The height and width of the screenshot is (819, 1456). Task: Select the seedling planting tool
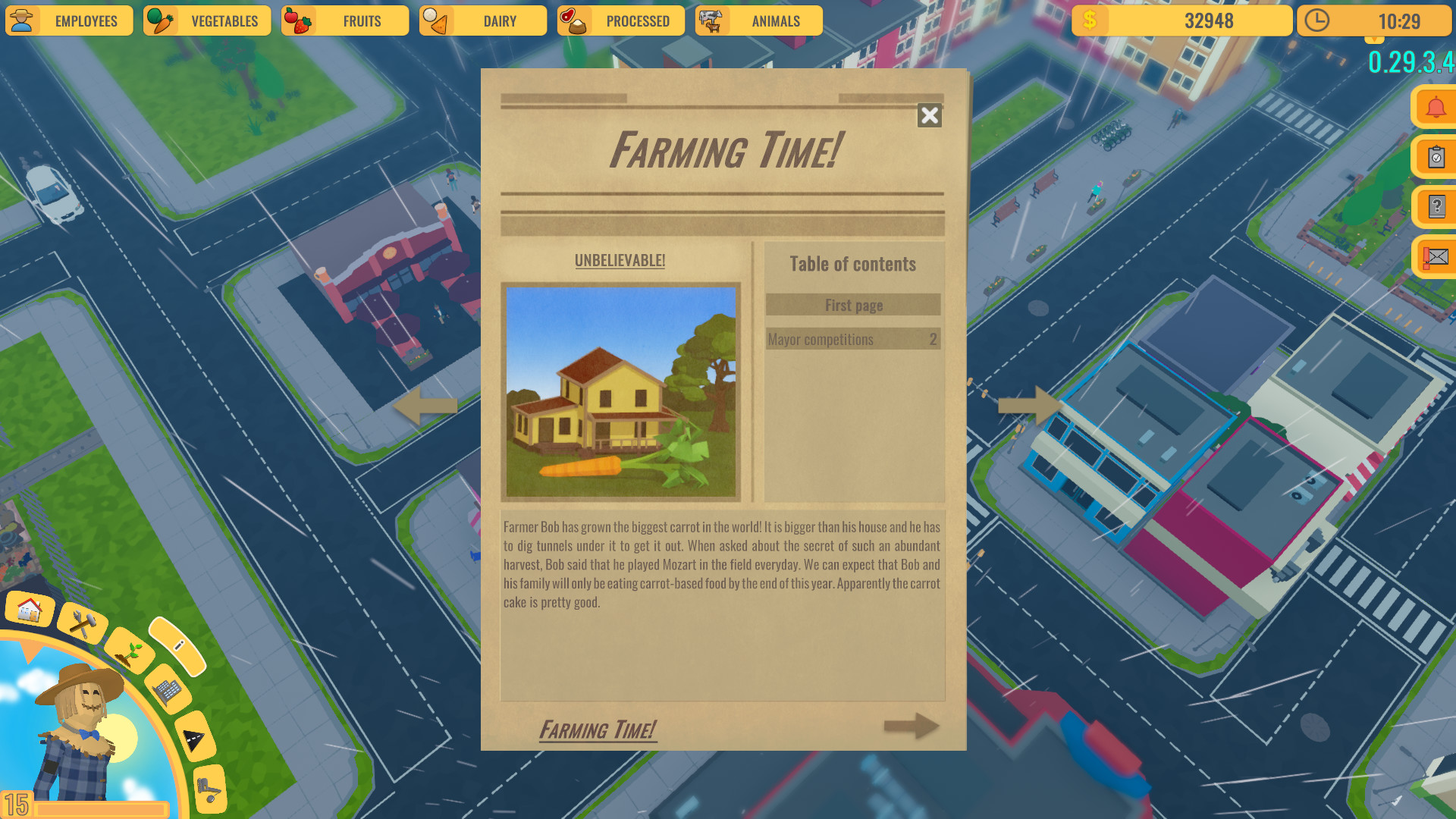click(127, 654)
